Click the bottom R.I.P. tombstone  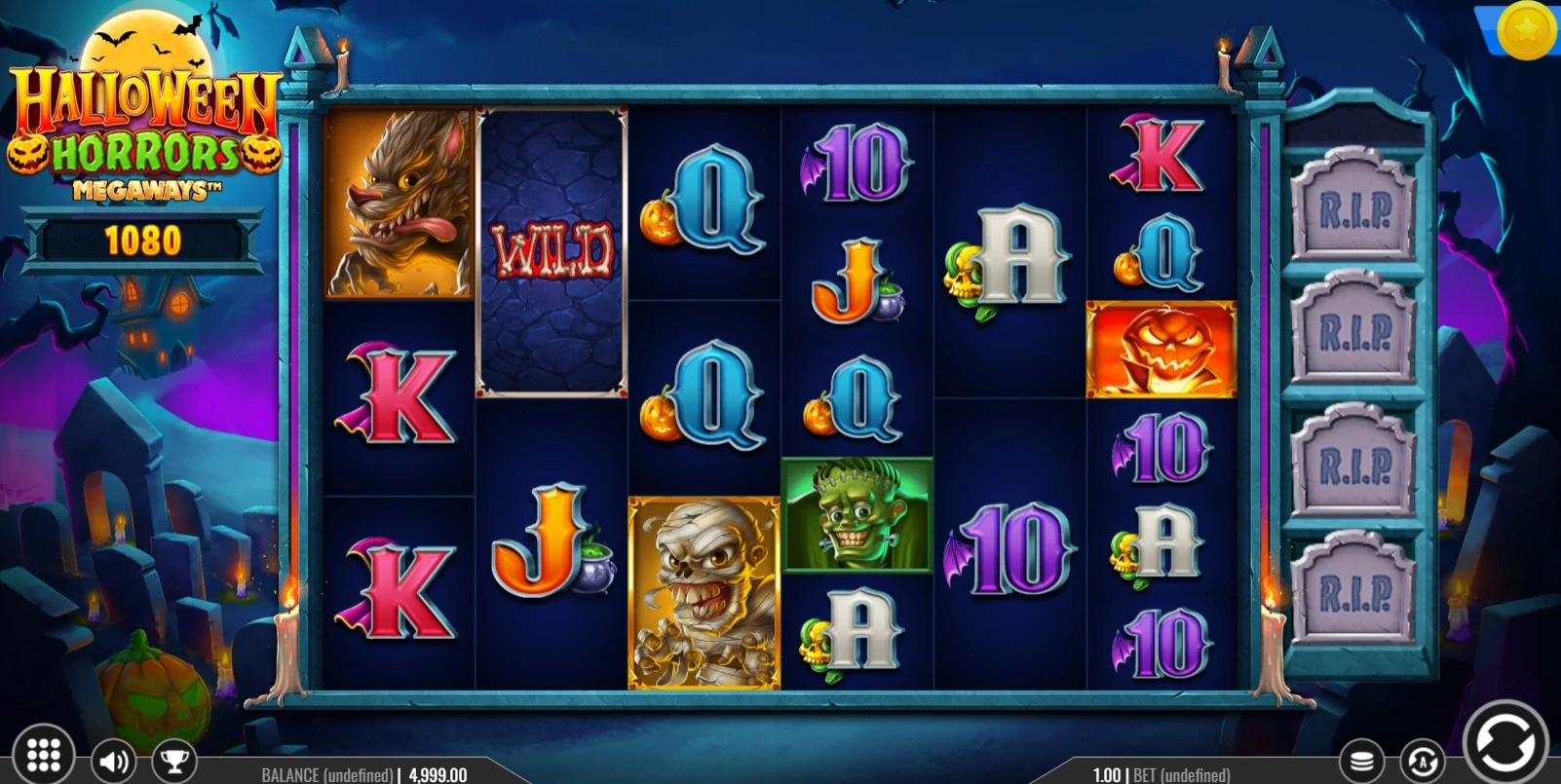pos(1357,588)
